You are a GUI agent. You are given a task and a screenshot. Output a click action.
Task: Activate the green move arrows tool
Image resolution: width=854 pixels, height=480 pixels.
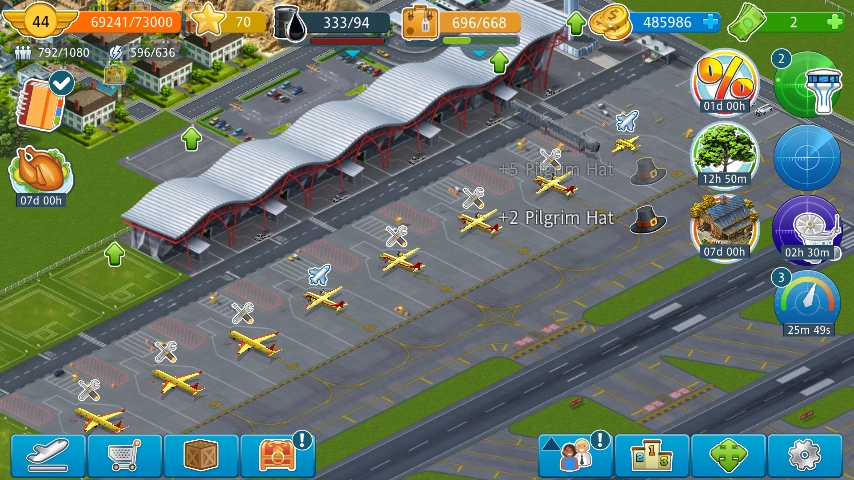coord(729,455)
